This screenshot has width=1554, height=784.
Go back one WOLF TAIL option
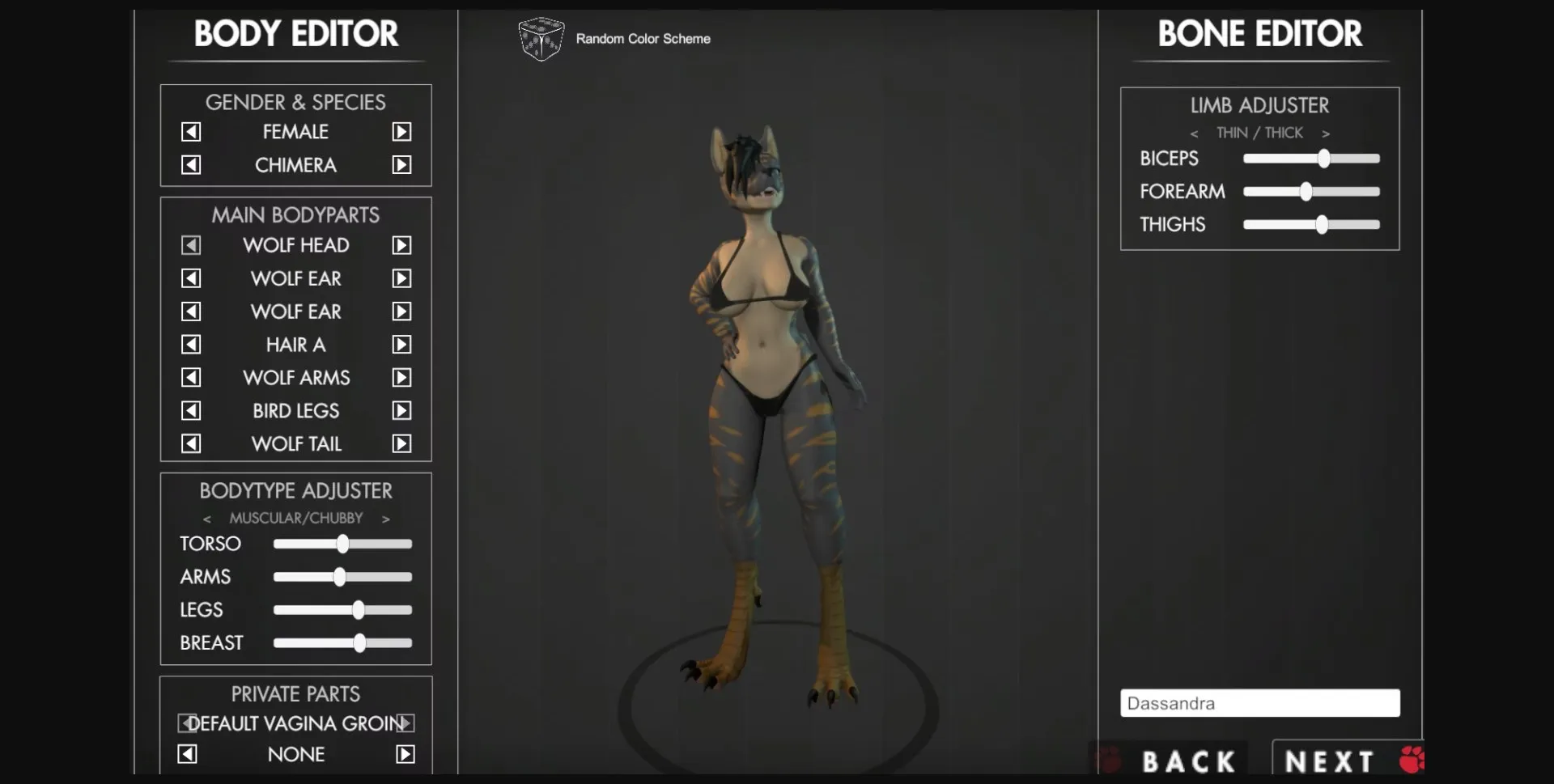point(190,443)
